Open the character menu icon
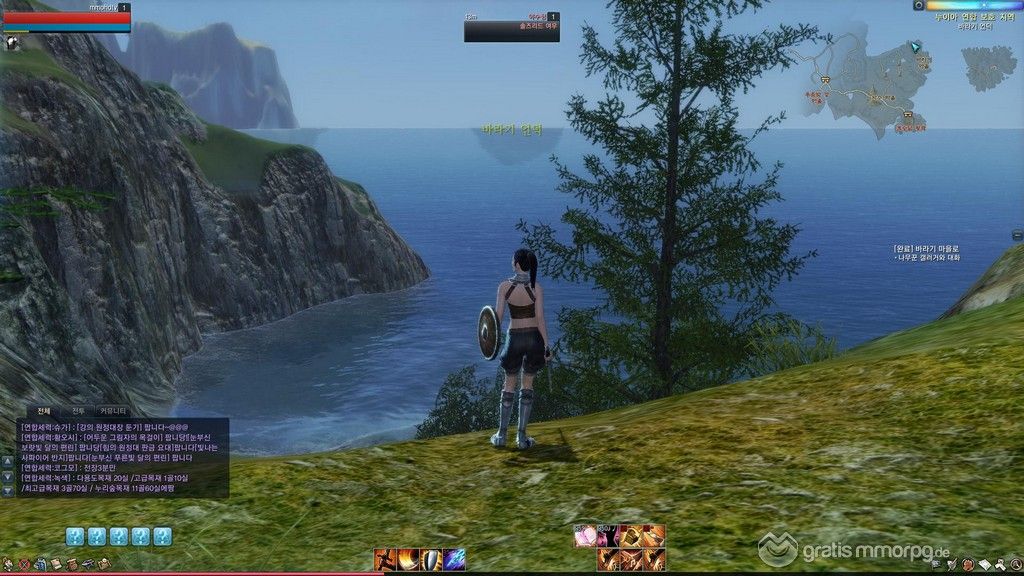Viewport: 1024px width, 576px height. click(8, 565)
